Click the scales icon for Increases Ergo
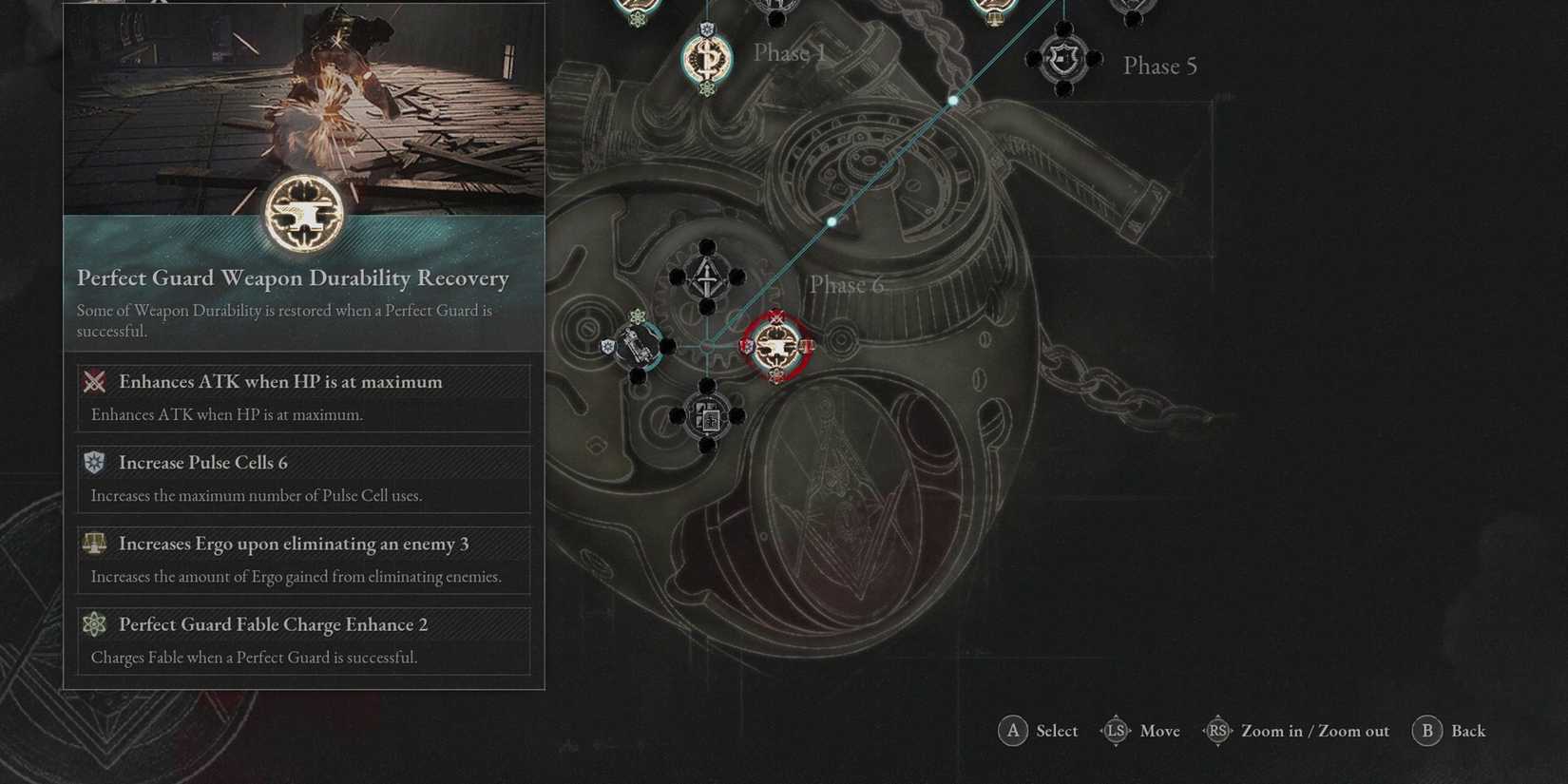The height and width of the screenshot is (784, 1568). coord(92,543)
